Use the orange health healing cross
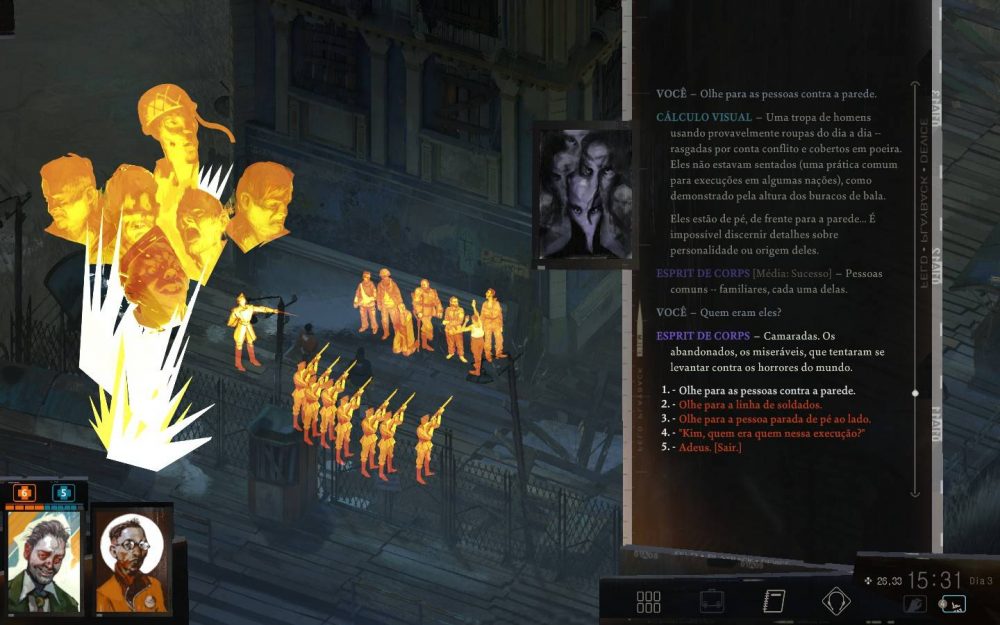Screen dimensions: 1000x625 point(24,492)
